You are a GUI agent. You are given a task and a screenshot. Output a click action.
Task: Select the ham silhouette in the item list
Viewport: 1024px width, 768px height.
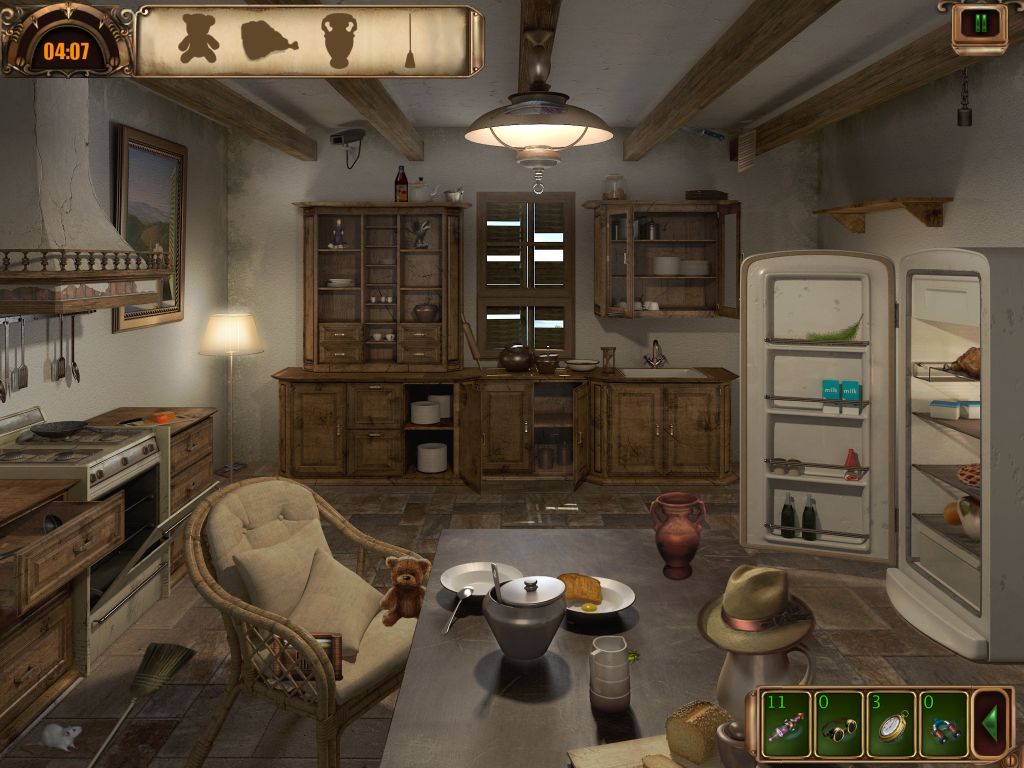tap(269, 40)
